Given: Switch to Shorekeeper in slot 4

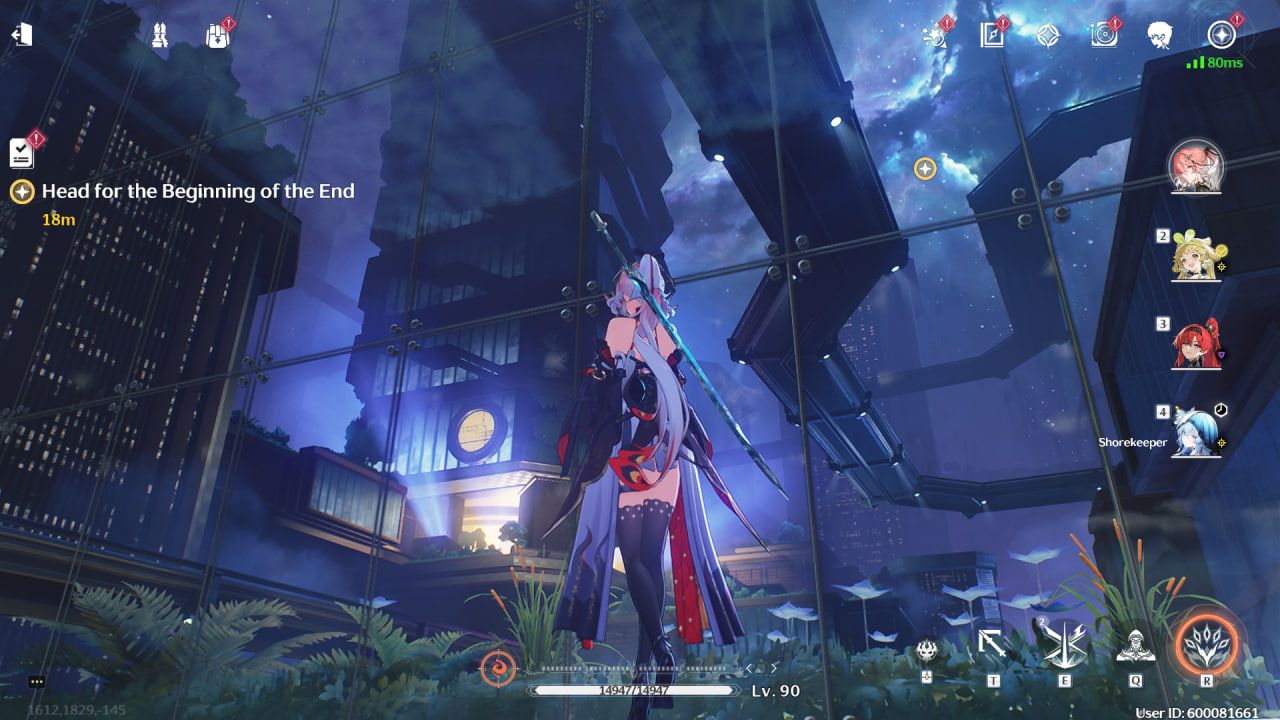Looking at the screenshot, I should click(x=1196, y=433).
